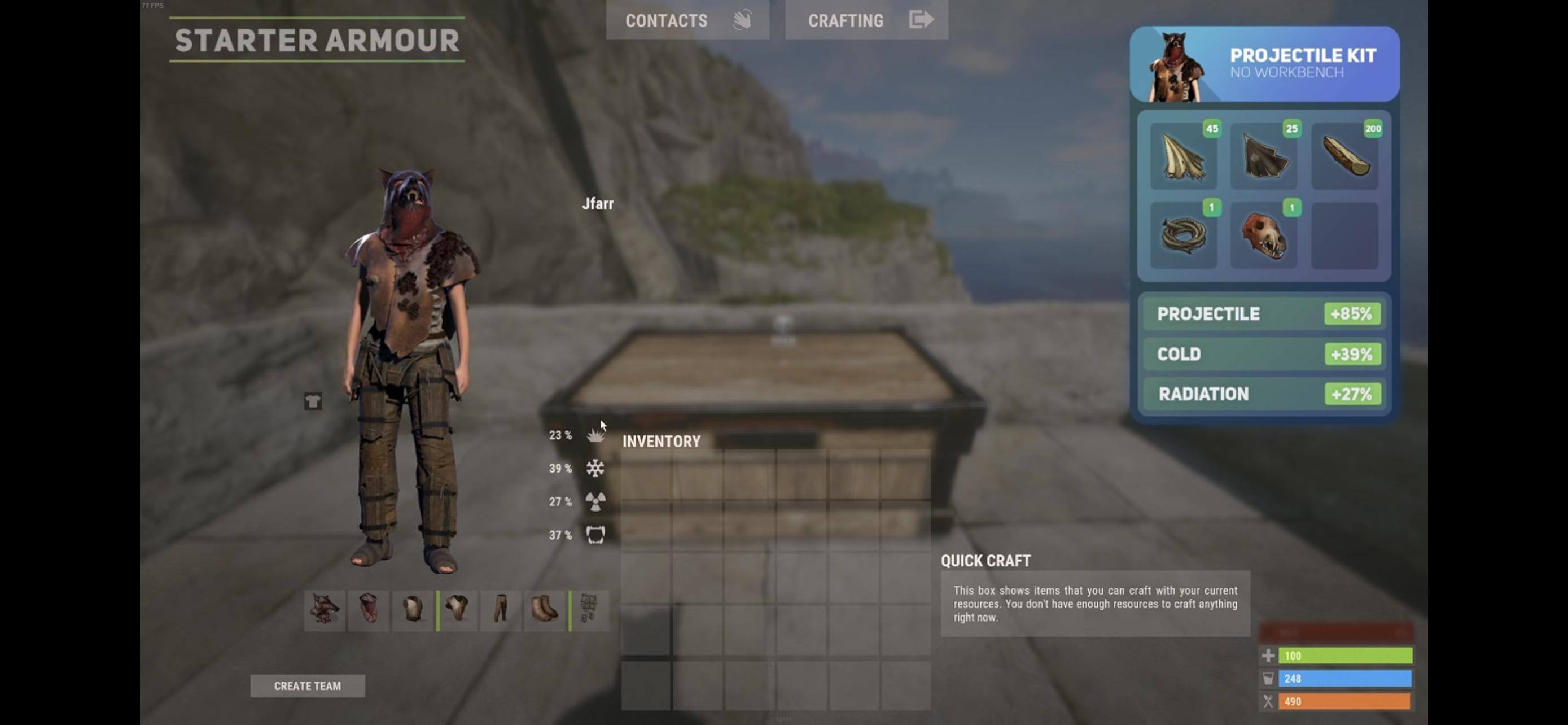Image resolution: width=1568 pixels, height=725 pixels.
Task: Select the hide boots slot
Action: [x=545, y=609]
